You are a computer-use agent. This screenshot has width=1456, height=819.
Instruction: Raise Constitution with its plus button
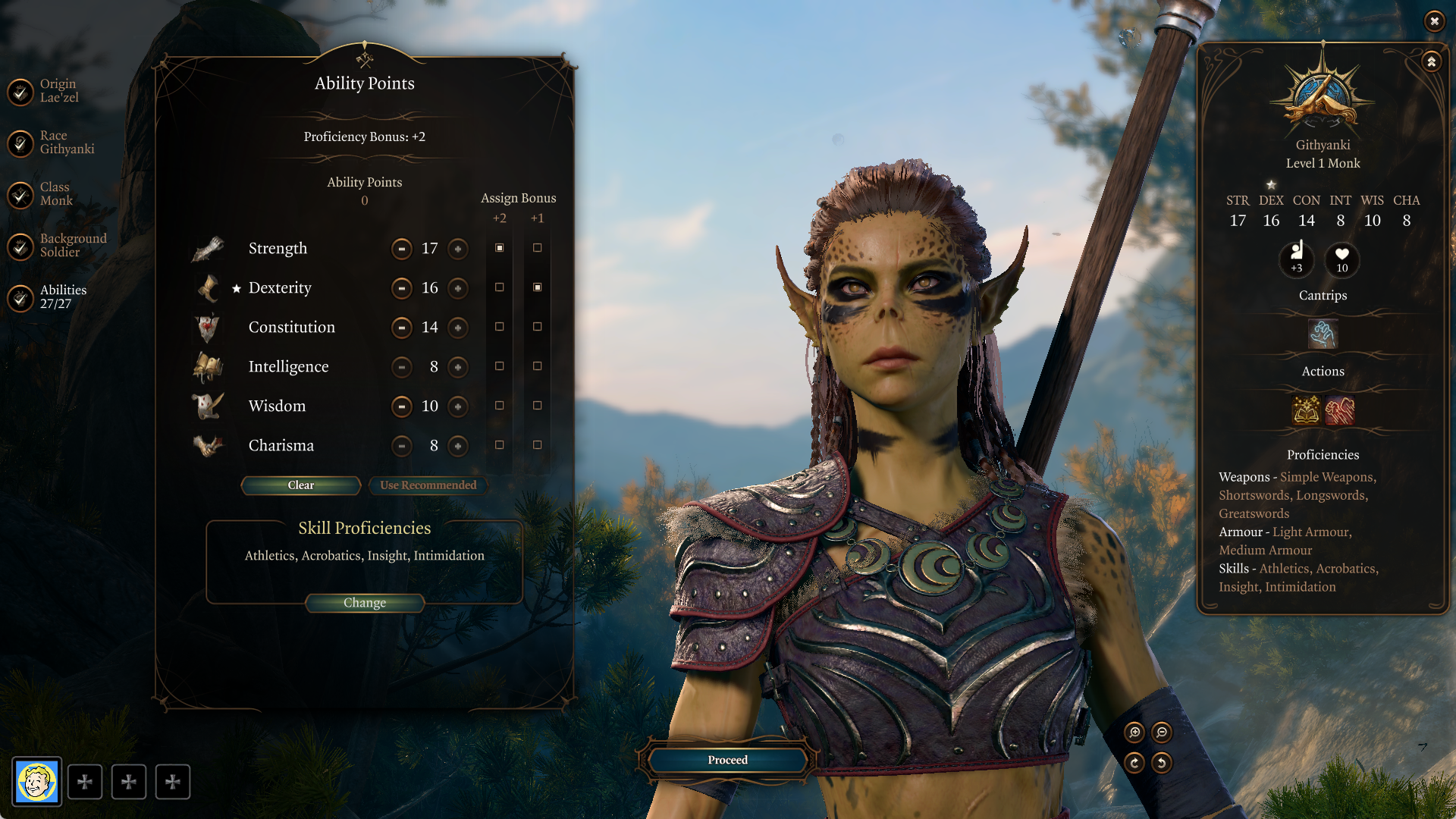458,328
